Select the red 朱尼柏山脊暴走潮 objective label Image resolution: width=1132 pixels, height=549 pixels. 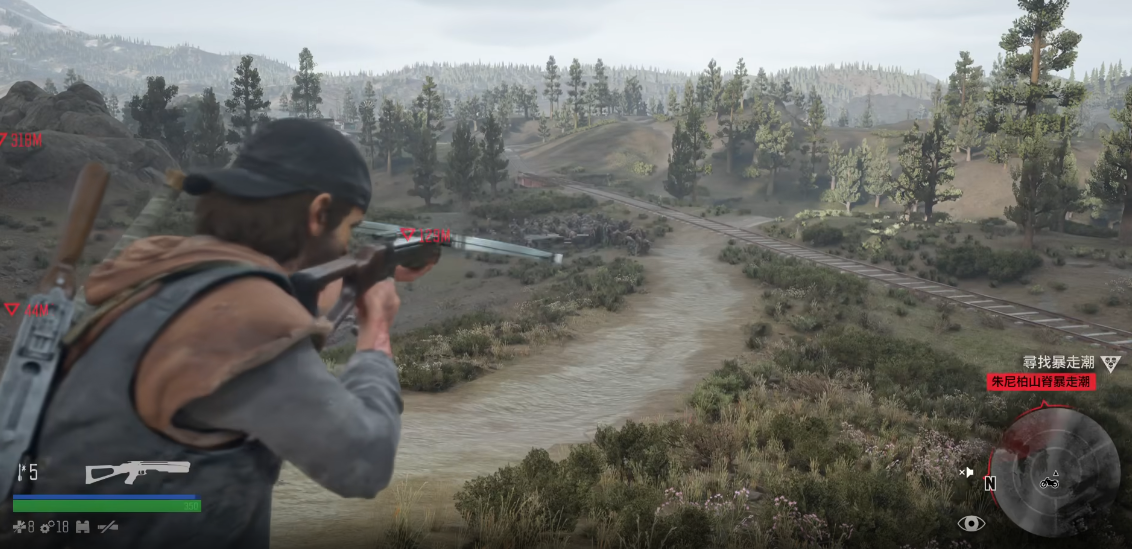tap(1042, 381)
